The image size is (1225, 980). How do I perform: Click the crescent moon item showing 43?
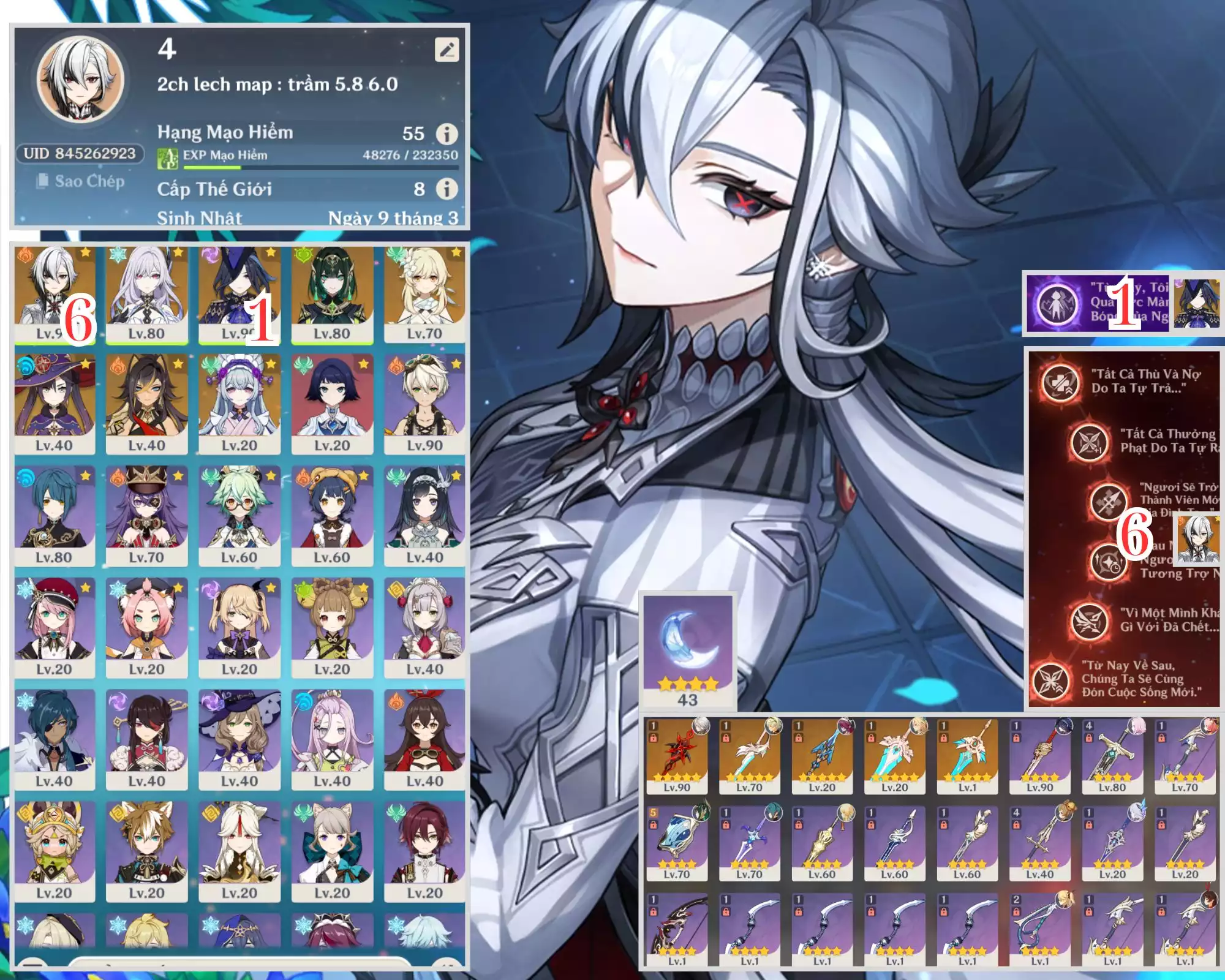(687, 649)
